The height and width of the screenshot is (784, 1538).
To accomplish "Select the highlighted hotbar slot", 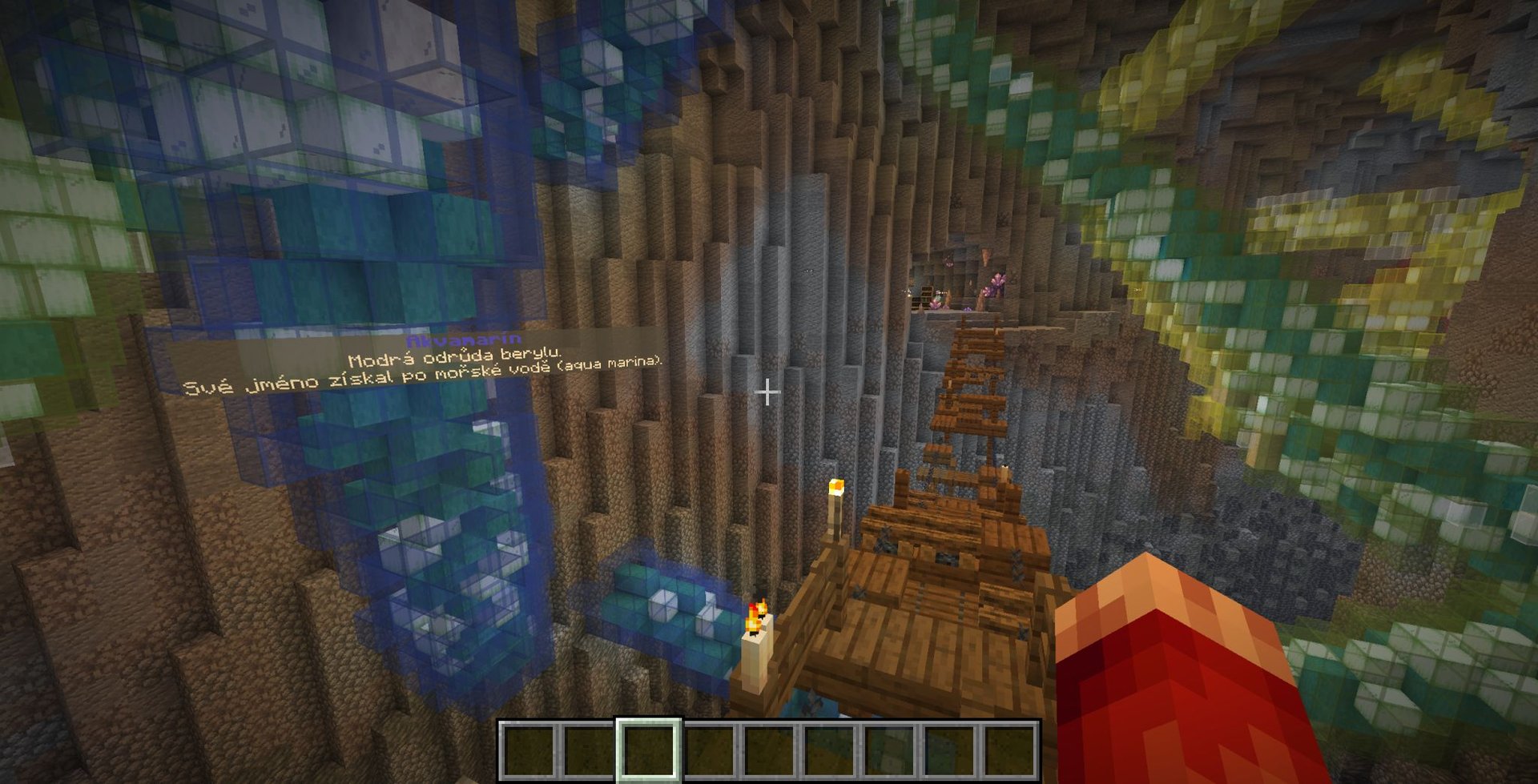I will (648, 750).
